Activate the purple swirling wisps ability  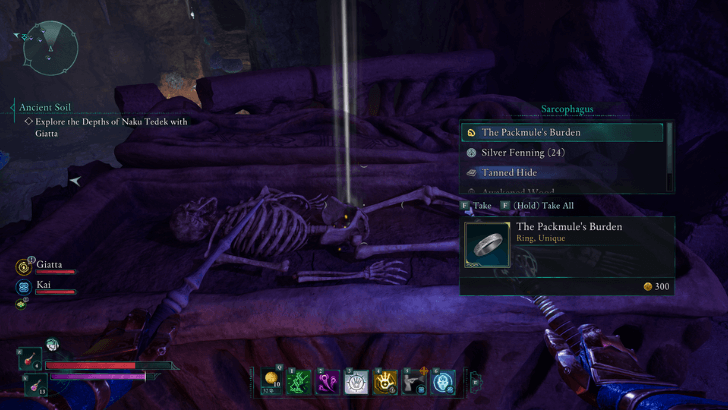pyautogui.click(x=328, y=380)
